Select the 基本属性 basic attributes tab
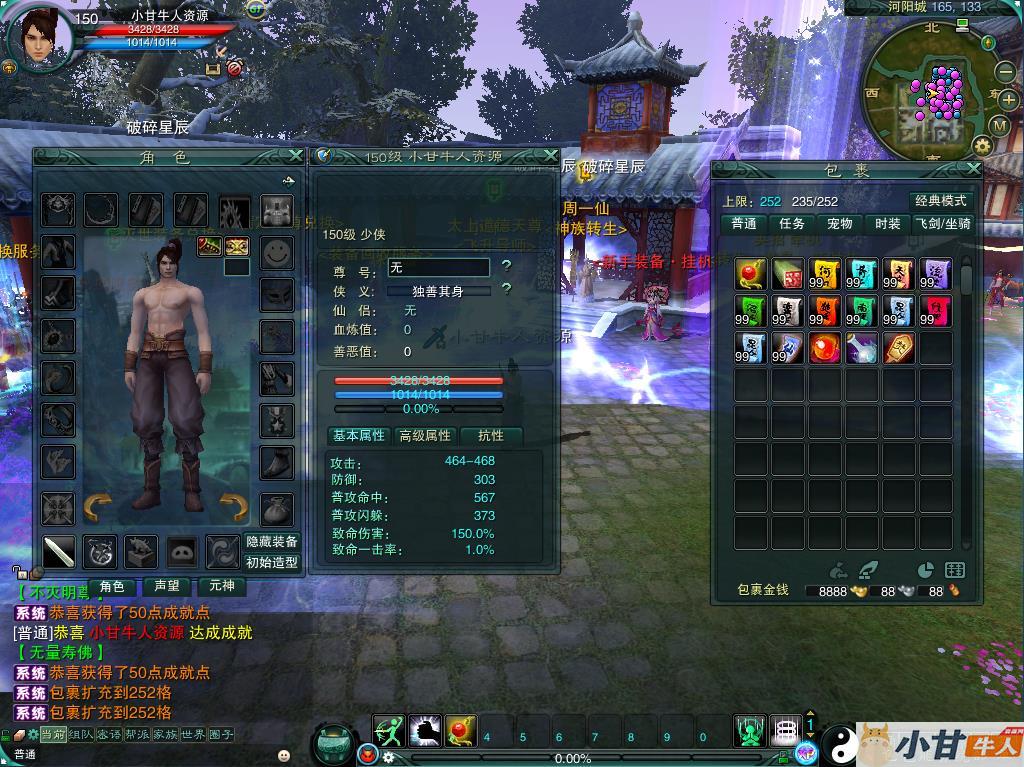This screenshot has width=1024, height=767. [x=359, y=436]
